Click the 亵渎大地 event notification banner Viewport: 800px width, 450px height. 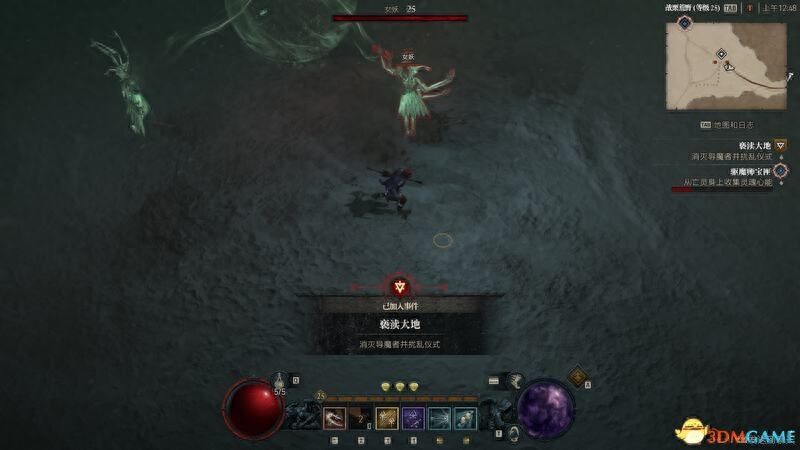click(x=400, y=325)
